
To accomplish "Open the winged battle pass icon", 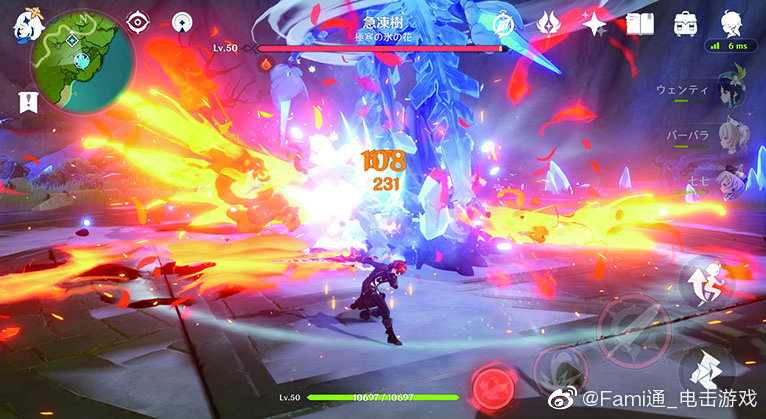I will pos(549,23).
